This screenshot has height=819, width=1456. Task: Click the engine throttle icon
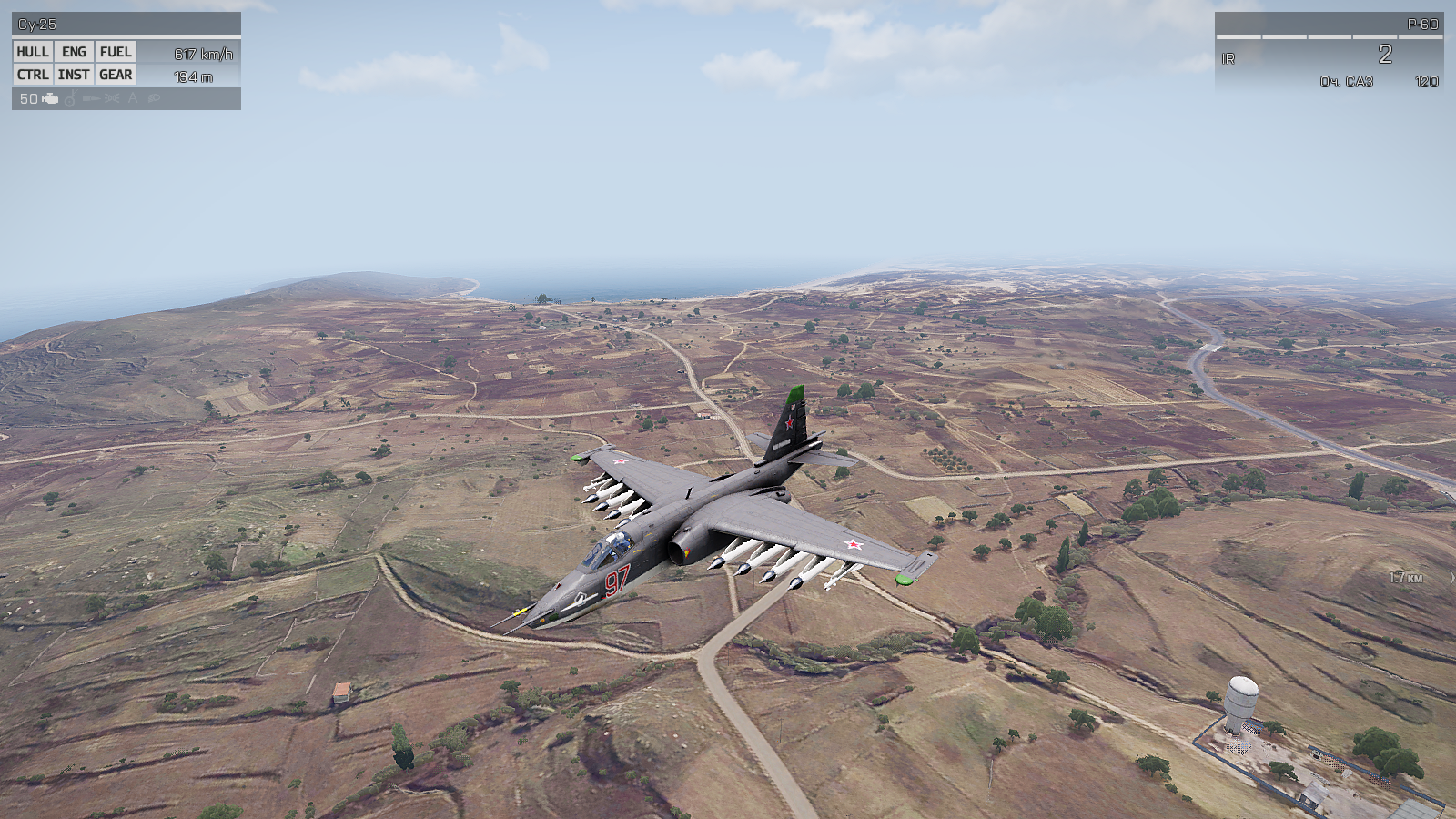coord(50,98)
